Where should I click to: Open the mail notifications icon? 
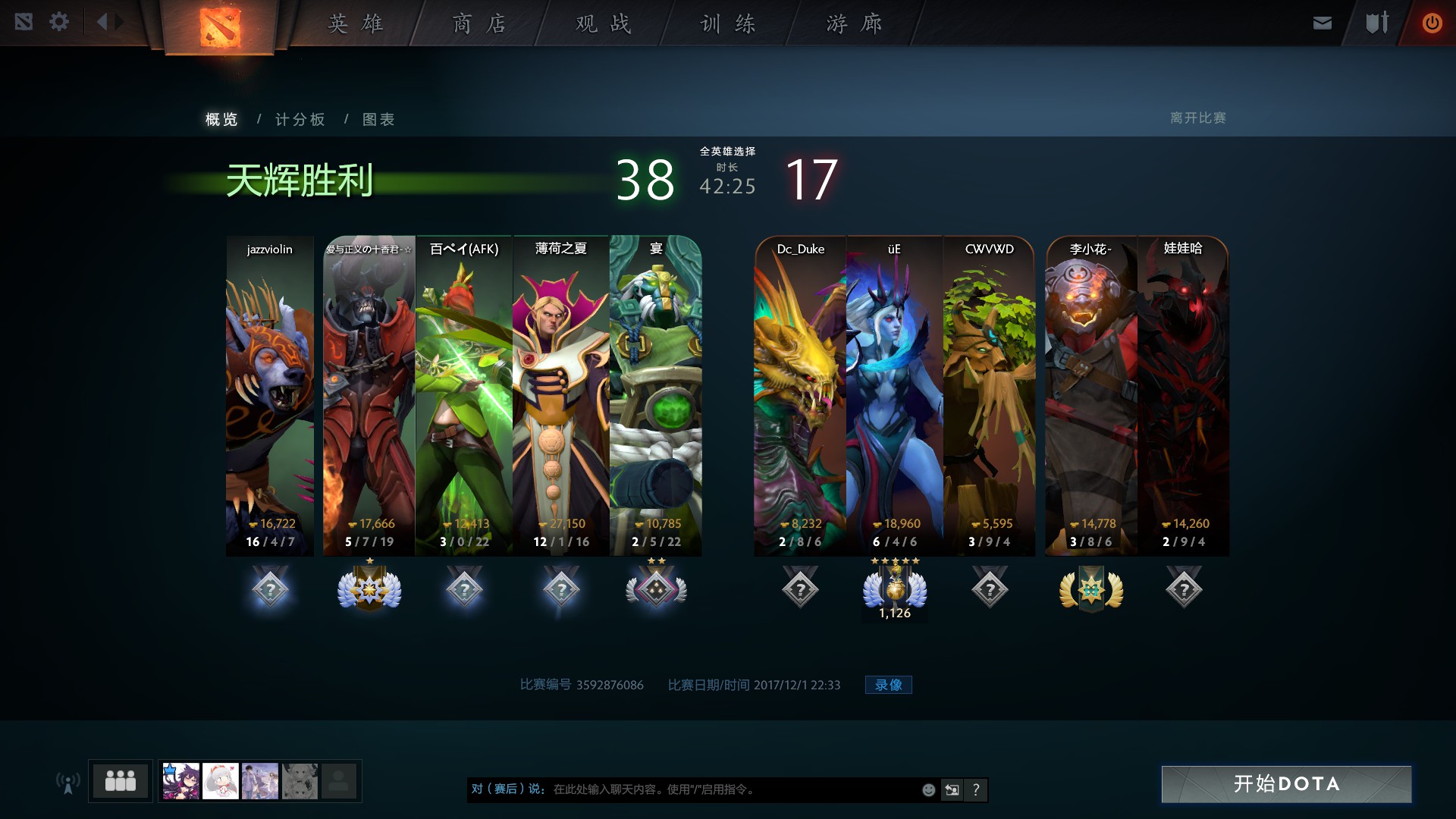point(1321,22)
